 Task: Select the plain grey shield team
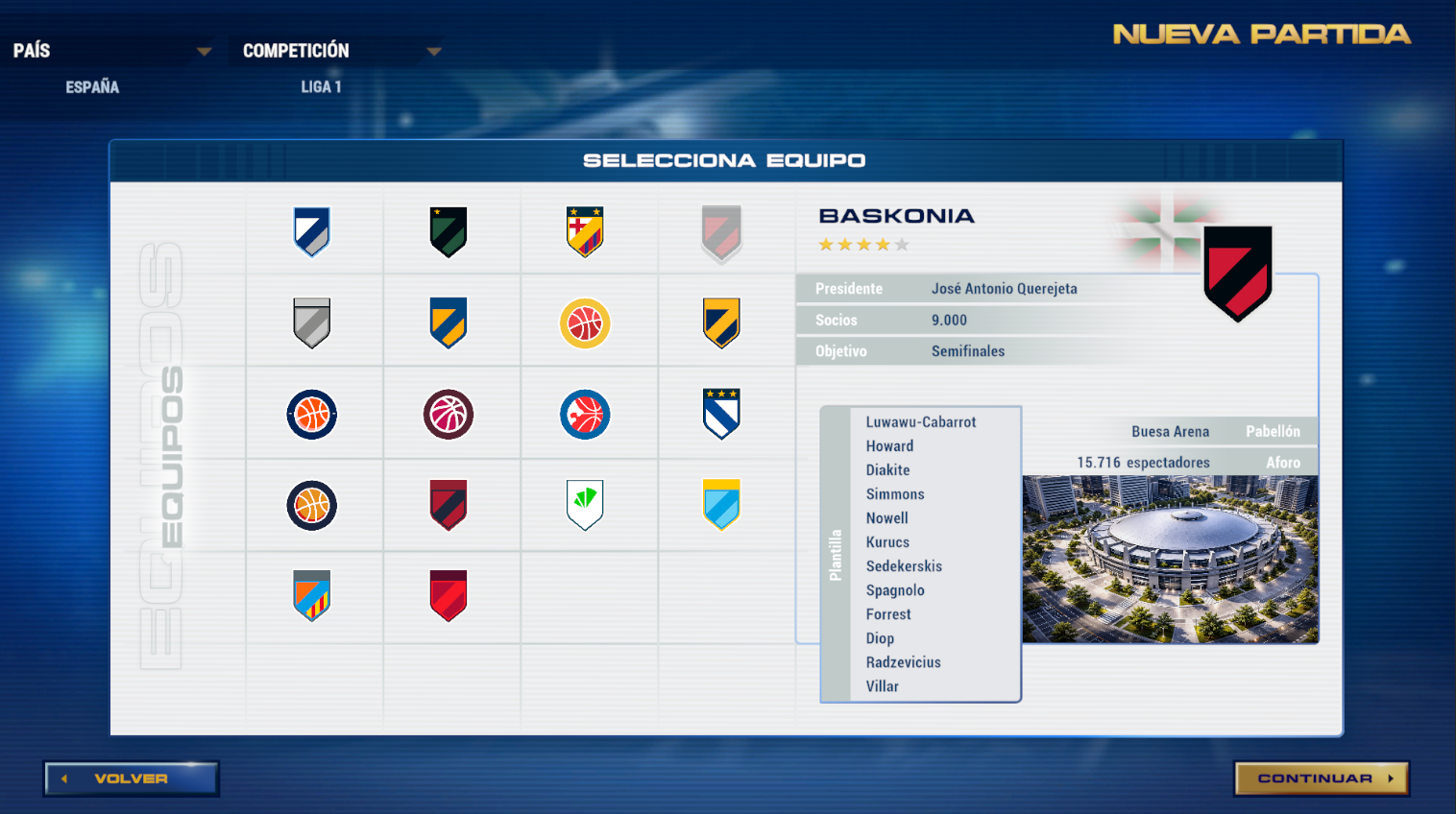[312, 323]
